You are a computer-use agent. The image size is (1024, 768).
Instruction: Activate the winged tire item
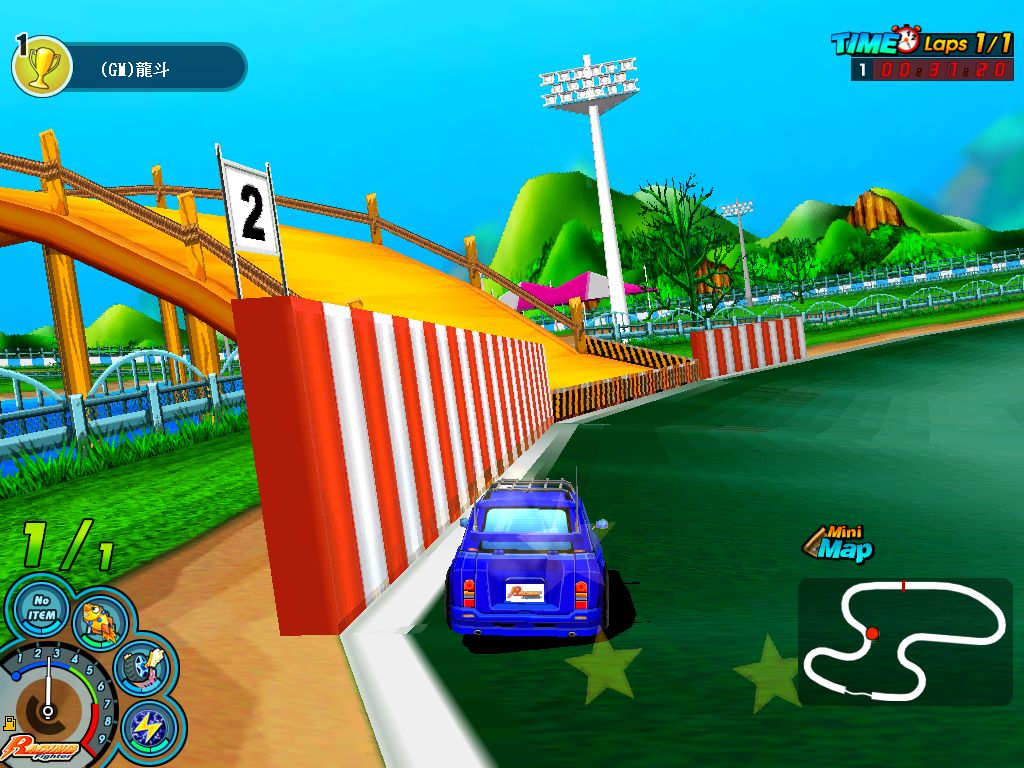coord(143,667)
